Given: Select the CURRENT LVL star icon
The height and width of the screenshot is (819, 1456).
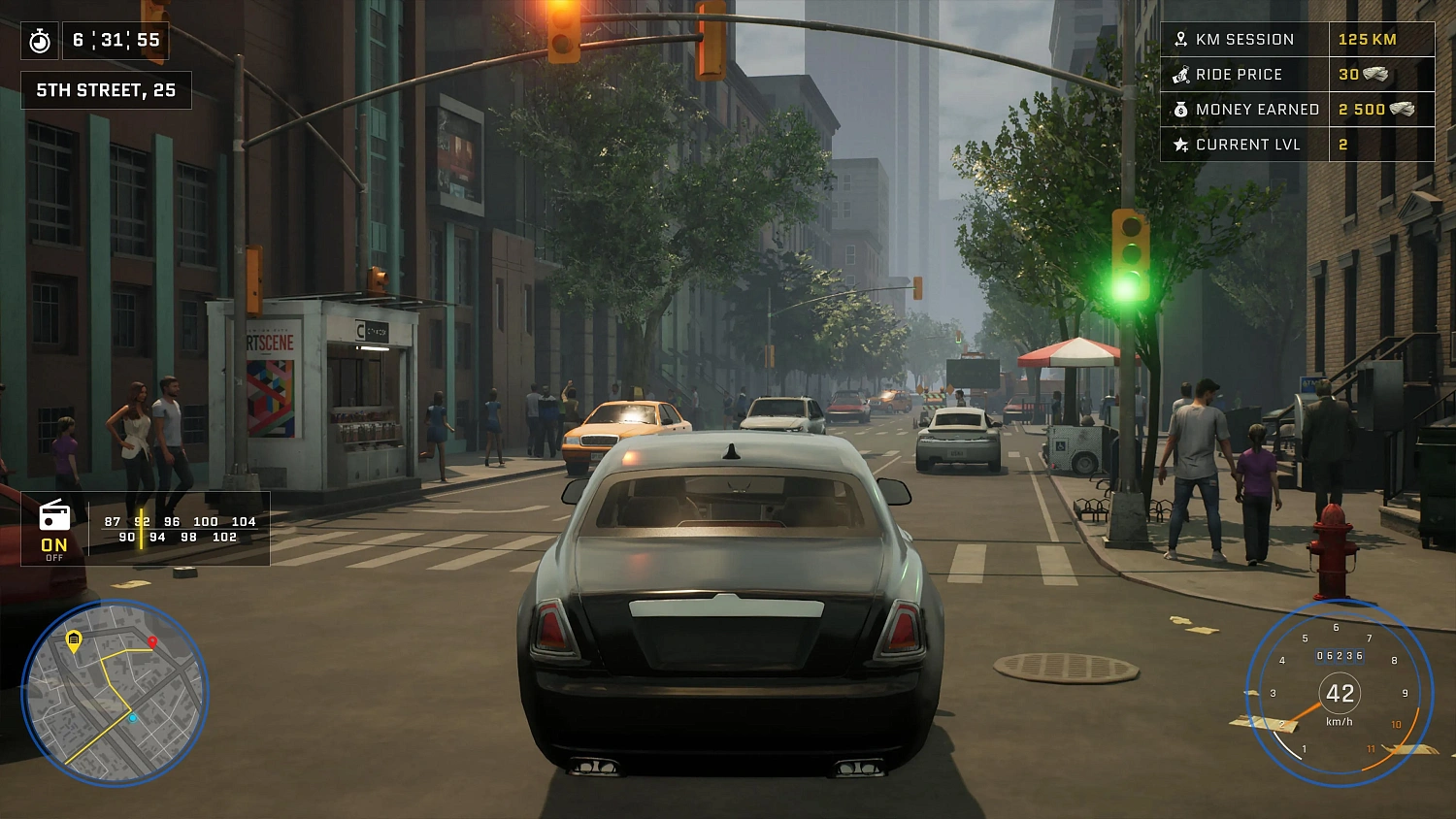Looking at the screenshot, I should tap(1180, 144).
